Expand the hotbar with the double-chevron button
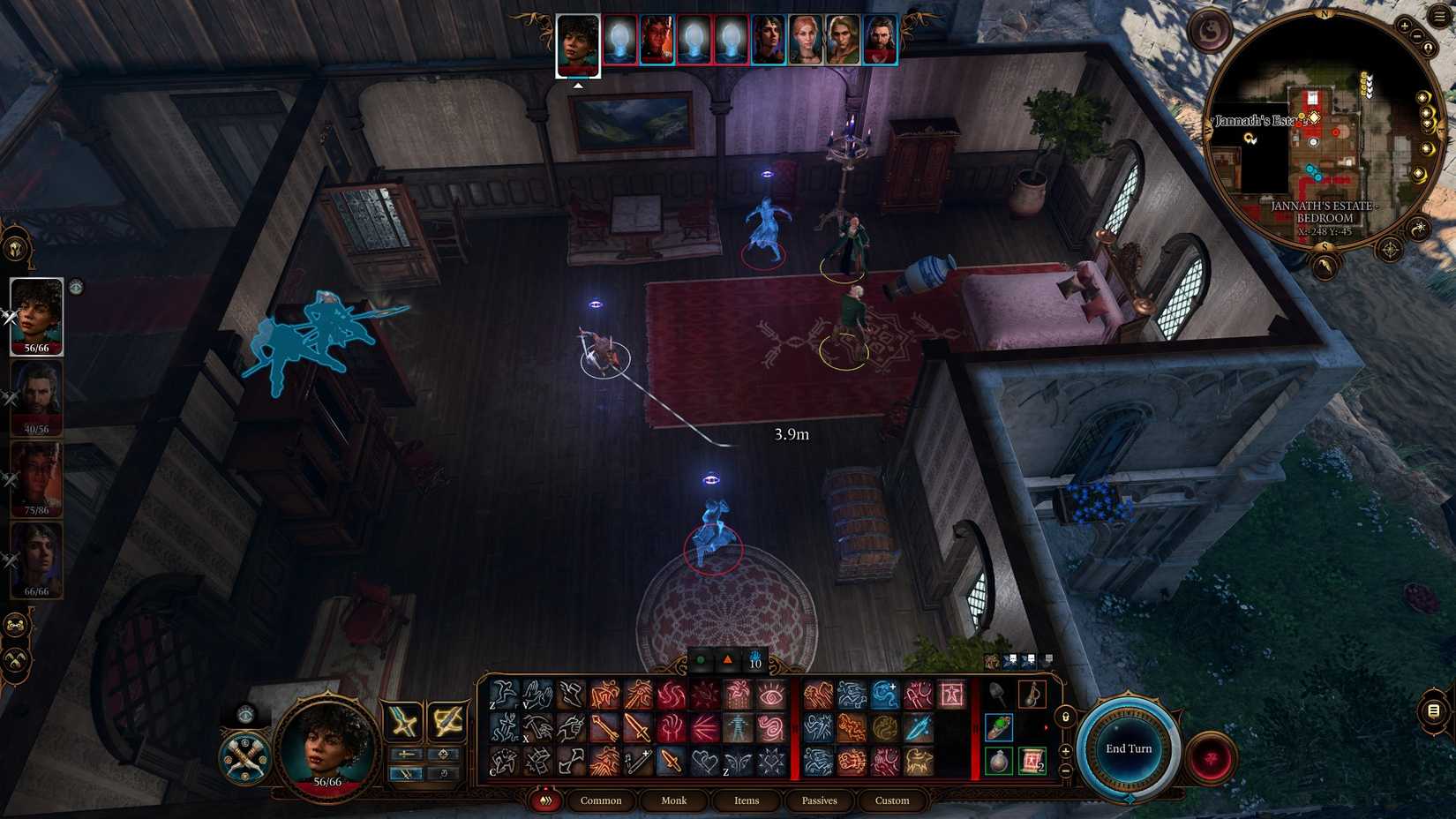Viewport: 1456px width, 819px height. 547,800
